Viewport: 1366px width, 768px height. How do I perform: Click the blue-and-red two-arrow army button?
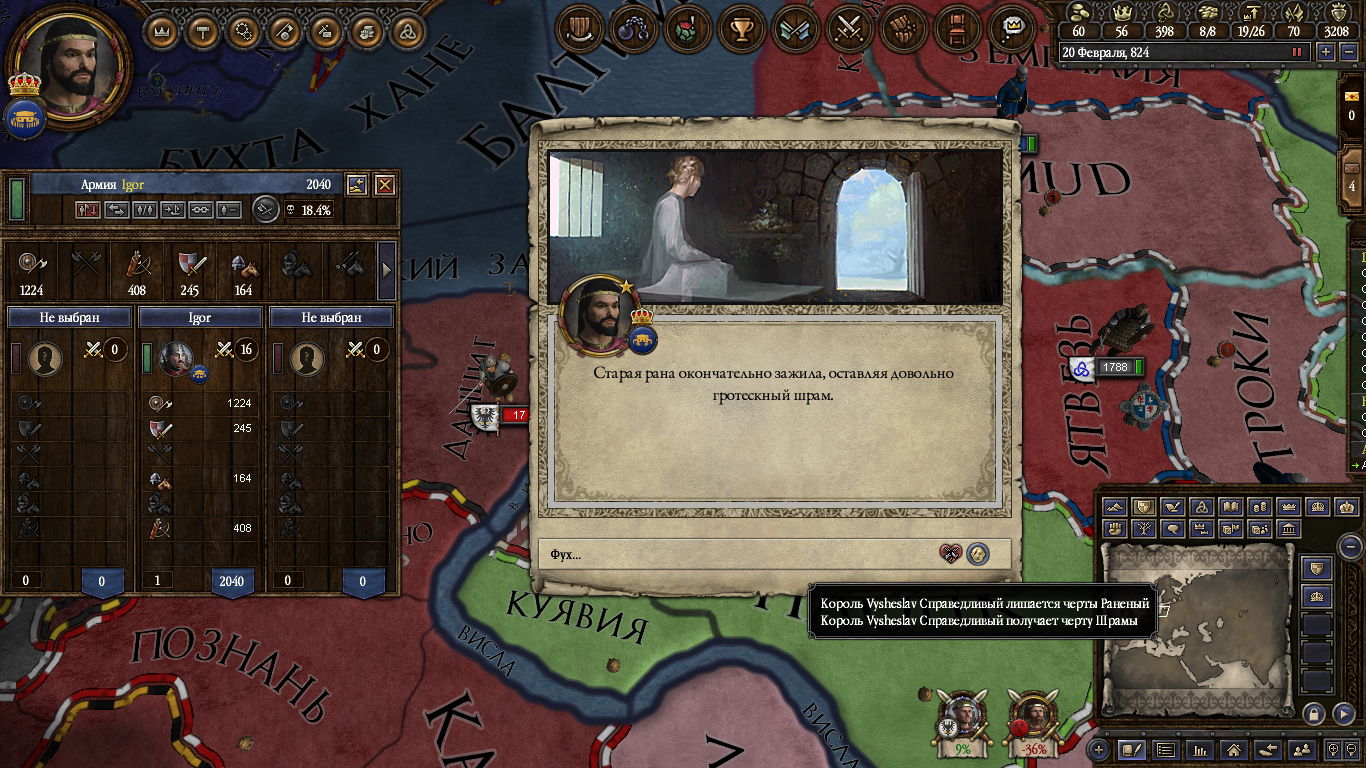click(87, 210)
